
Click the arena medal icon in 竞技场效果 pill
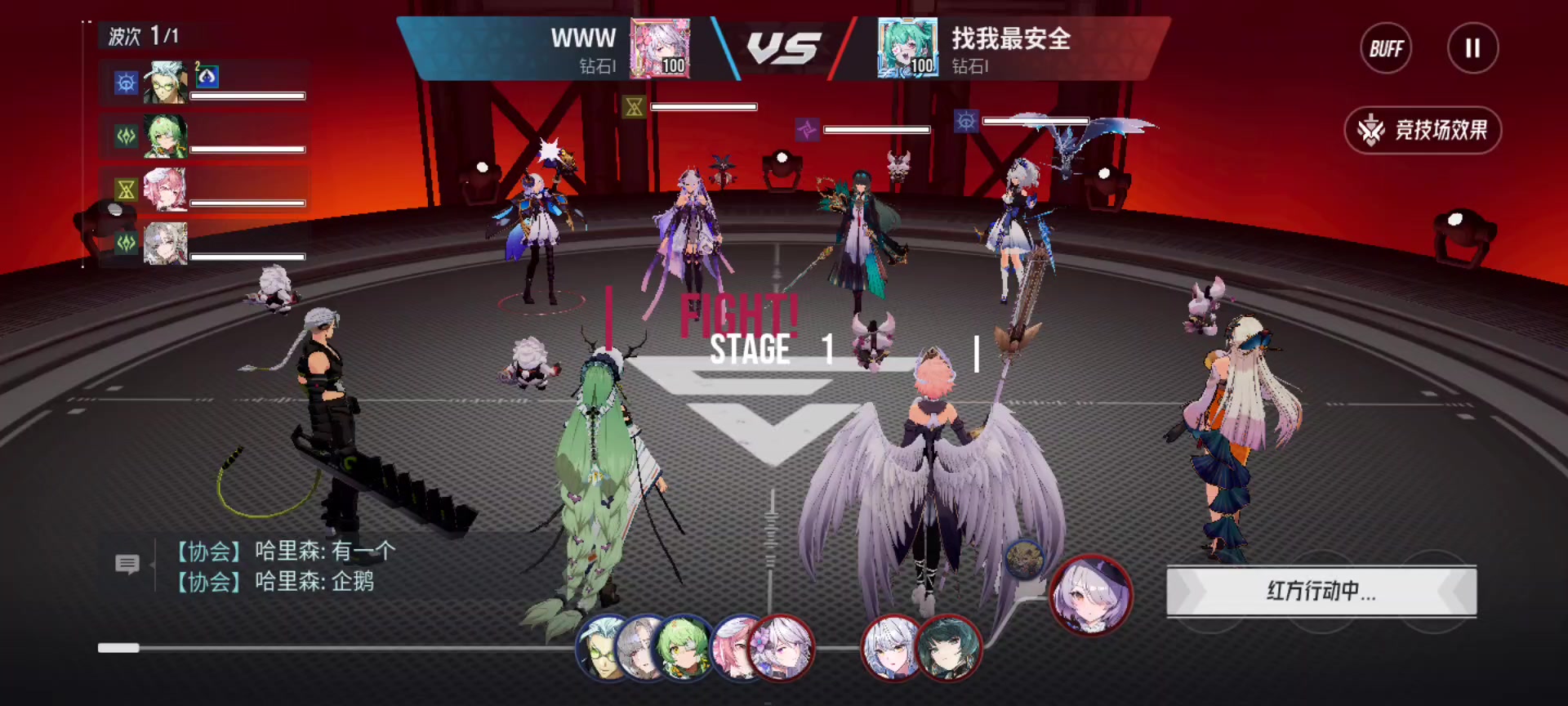[x=1371, y=130]
